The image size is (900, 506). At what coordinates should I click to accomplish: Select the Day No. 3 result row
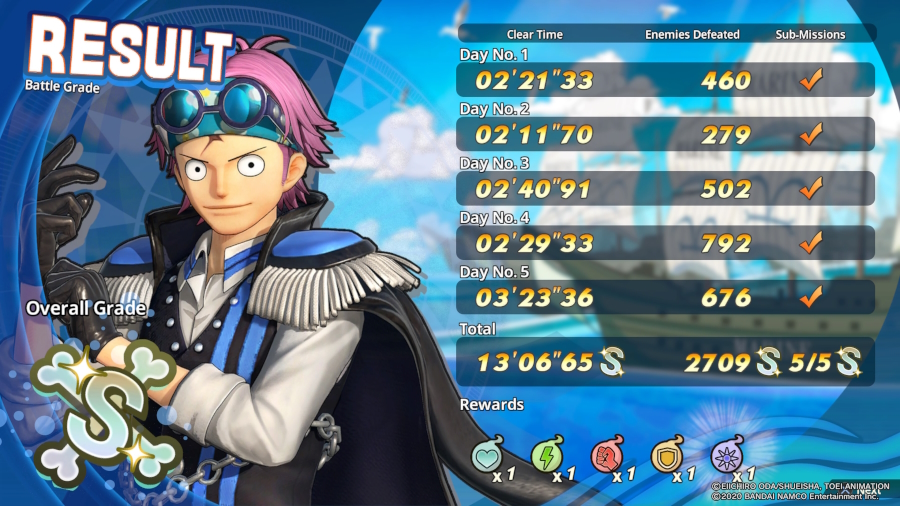tap(665, 188)
